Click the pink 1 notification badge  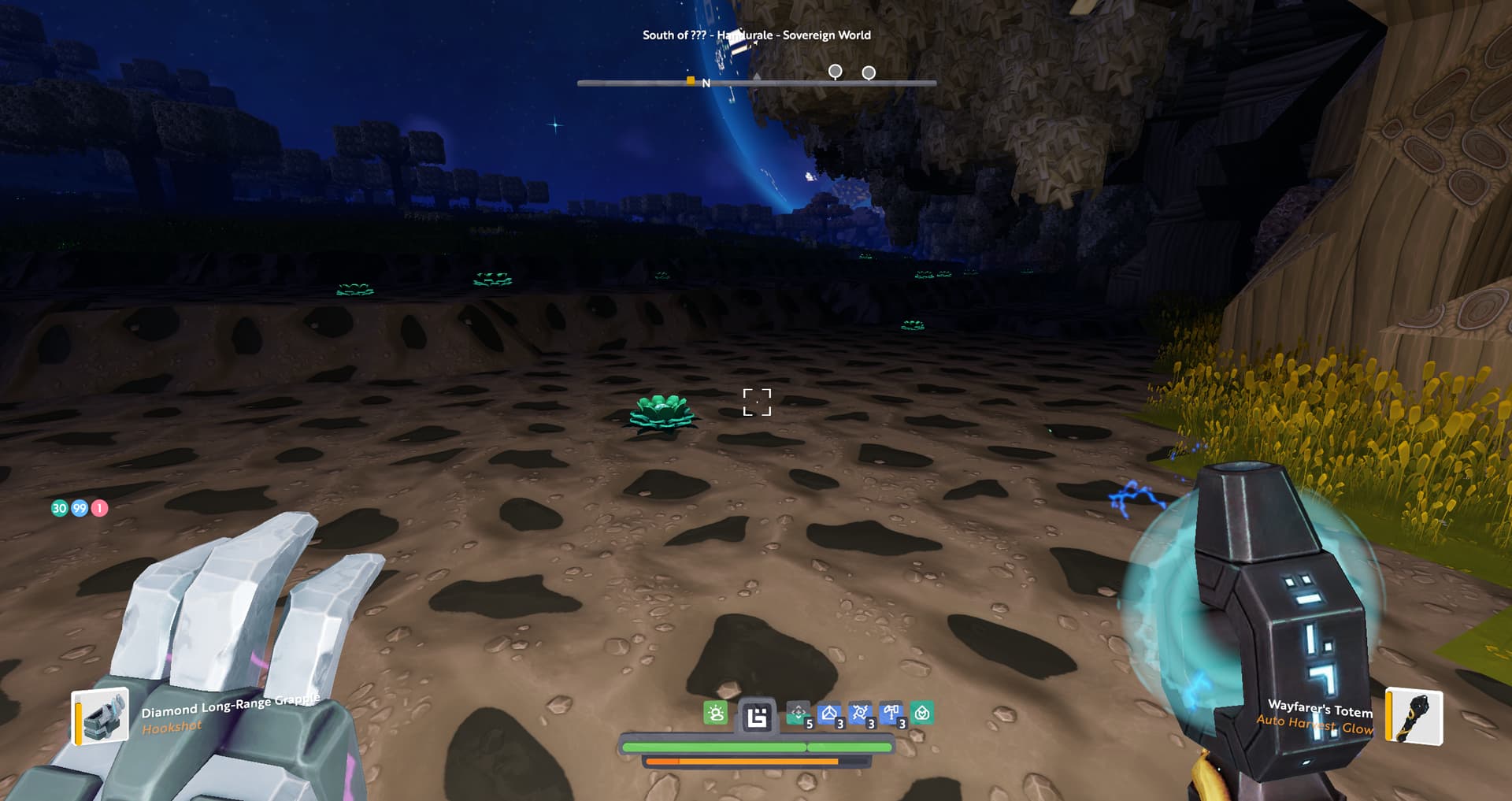pos(99,508)
